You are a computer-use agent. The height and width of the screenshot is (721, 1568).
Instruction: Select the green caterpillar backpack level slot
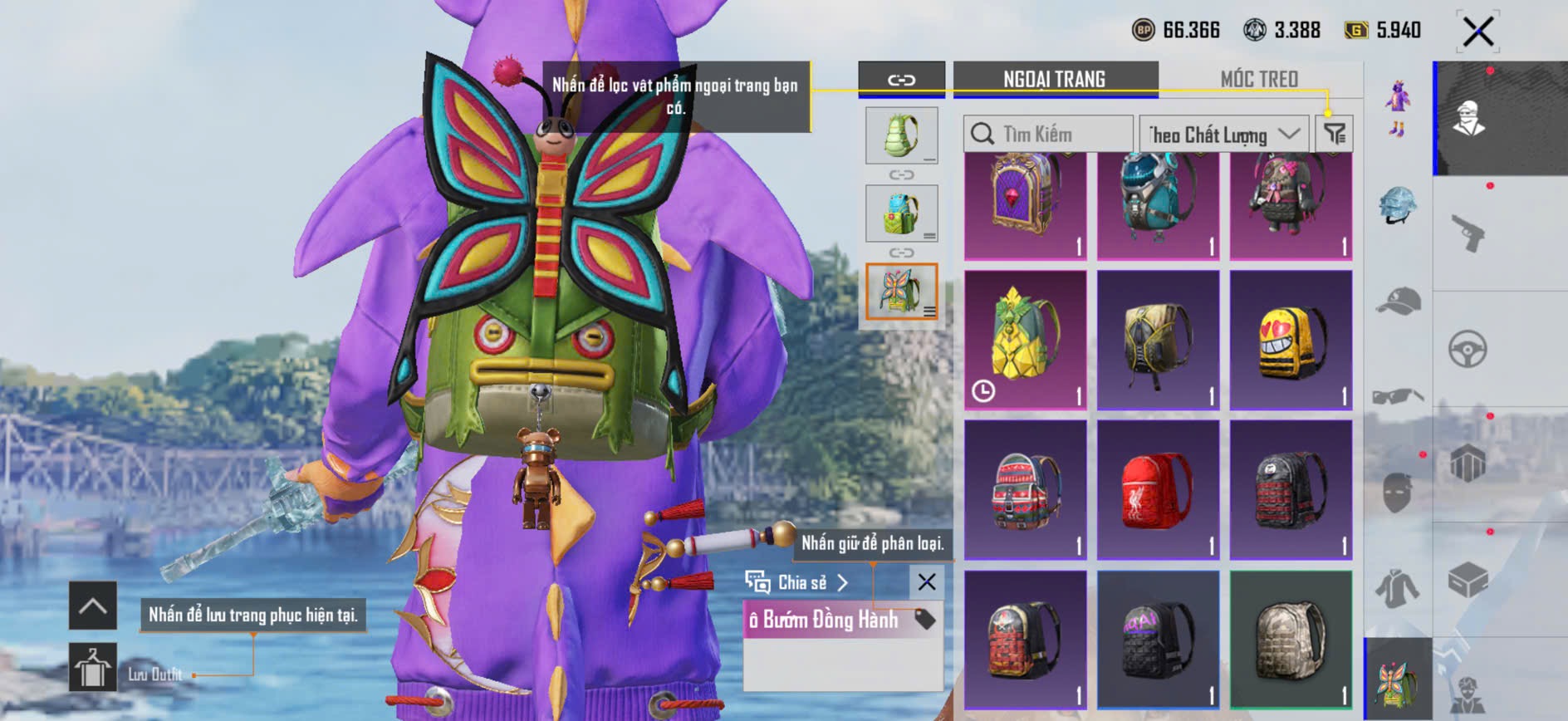pos(901,135)
